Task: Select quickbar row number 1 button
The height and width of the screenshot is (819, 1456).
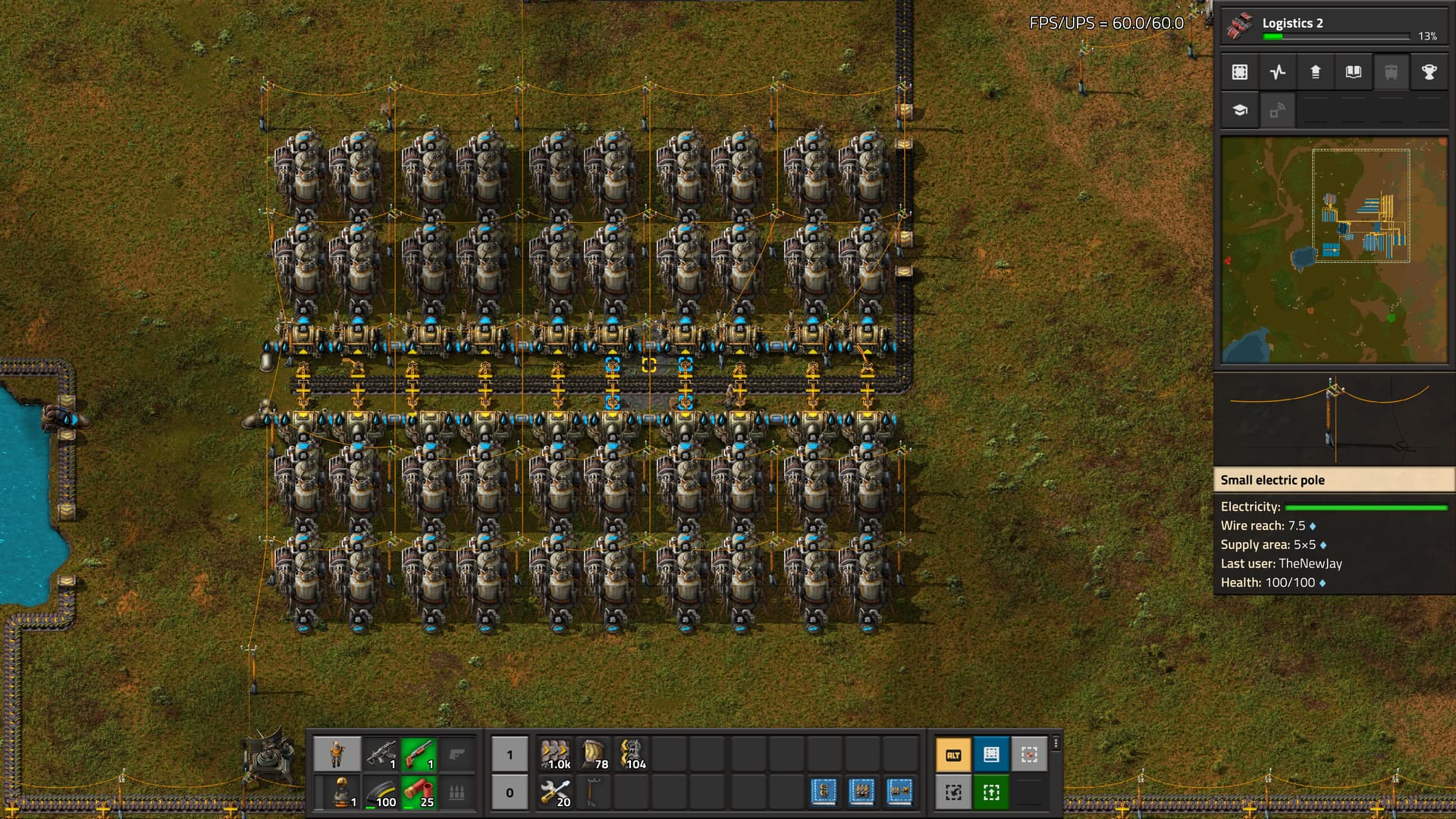Action: 510,755
